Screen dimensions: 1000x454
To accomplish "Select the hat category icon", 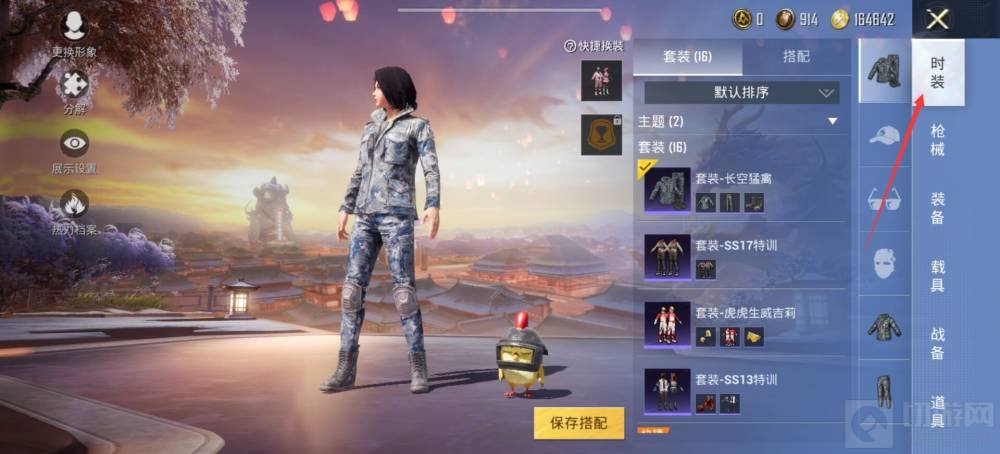I will 884,135.
